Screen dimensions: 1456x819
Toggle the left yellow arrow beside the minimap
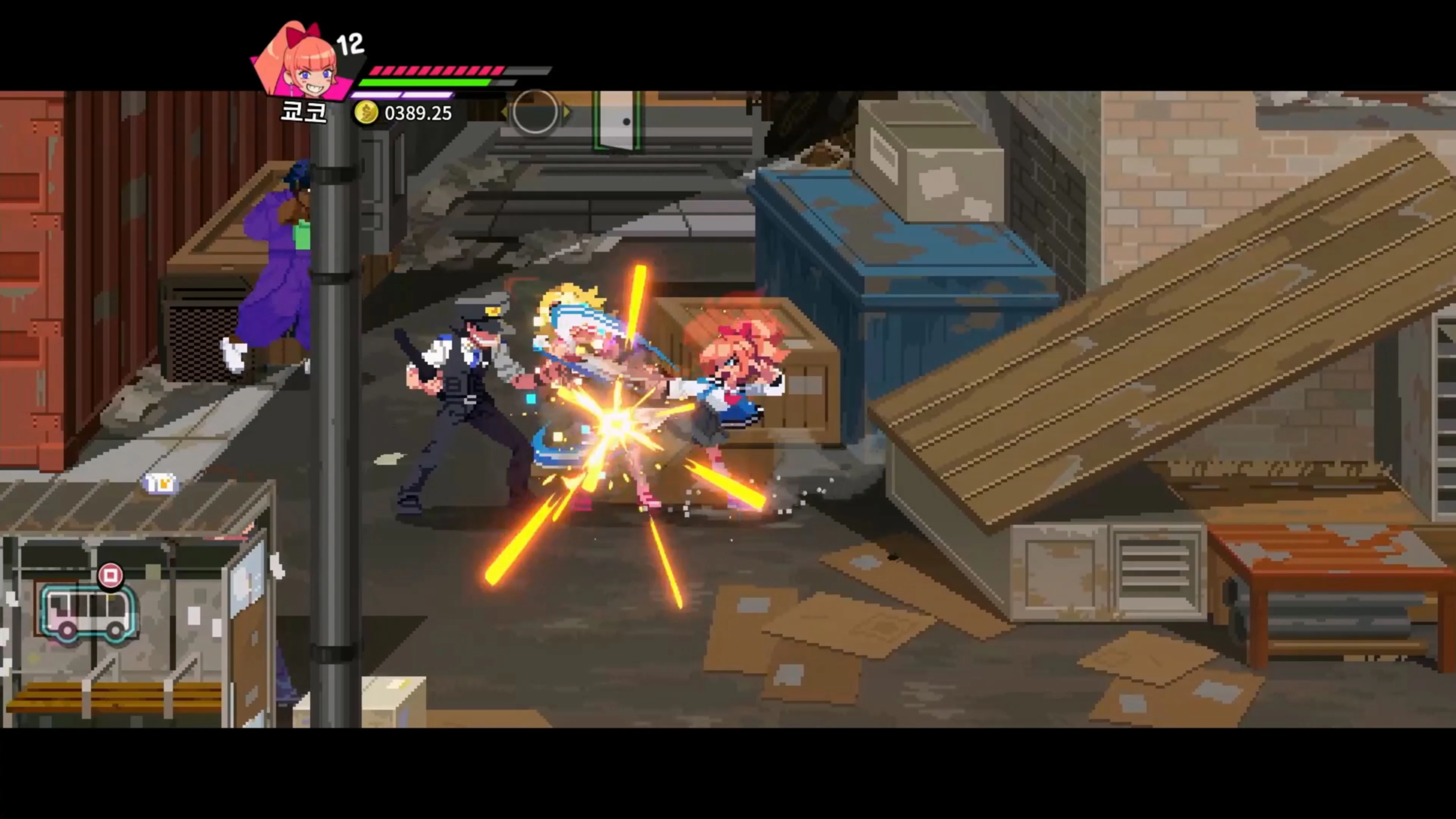coord(505,112)
